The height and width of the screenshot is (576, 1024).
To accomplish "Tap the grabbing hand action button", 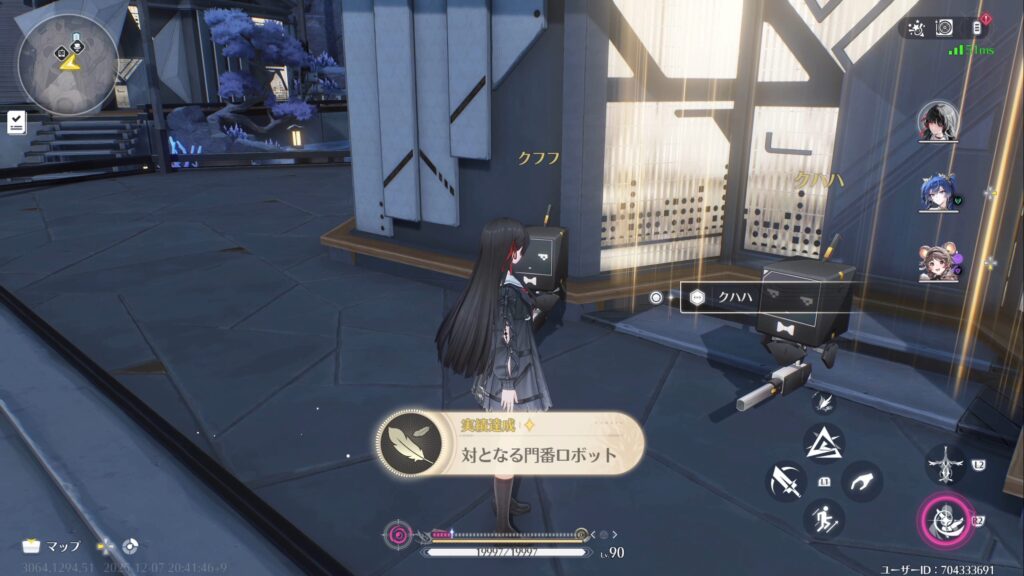I will point(862,481).
